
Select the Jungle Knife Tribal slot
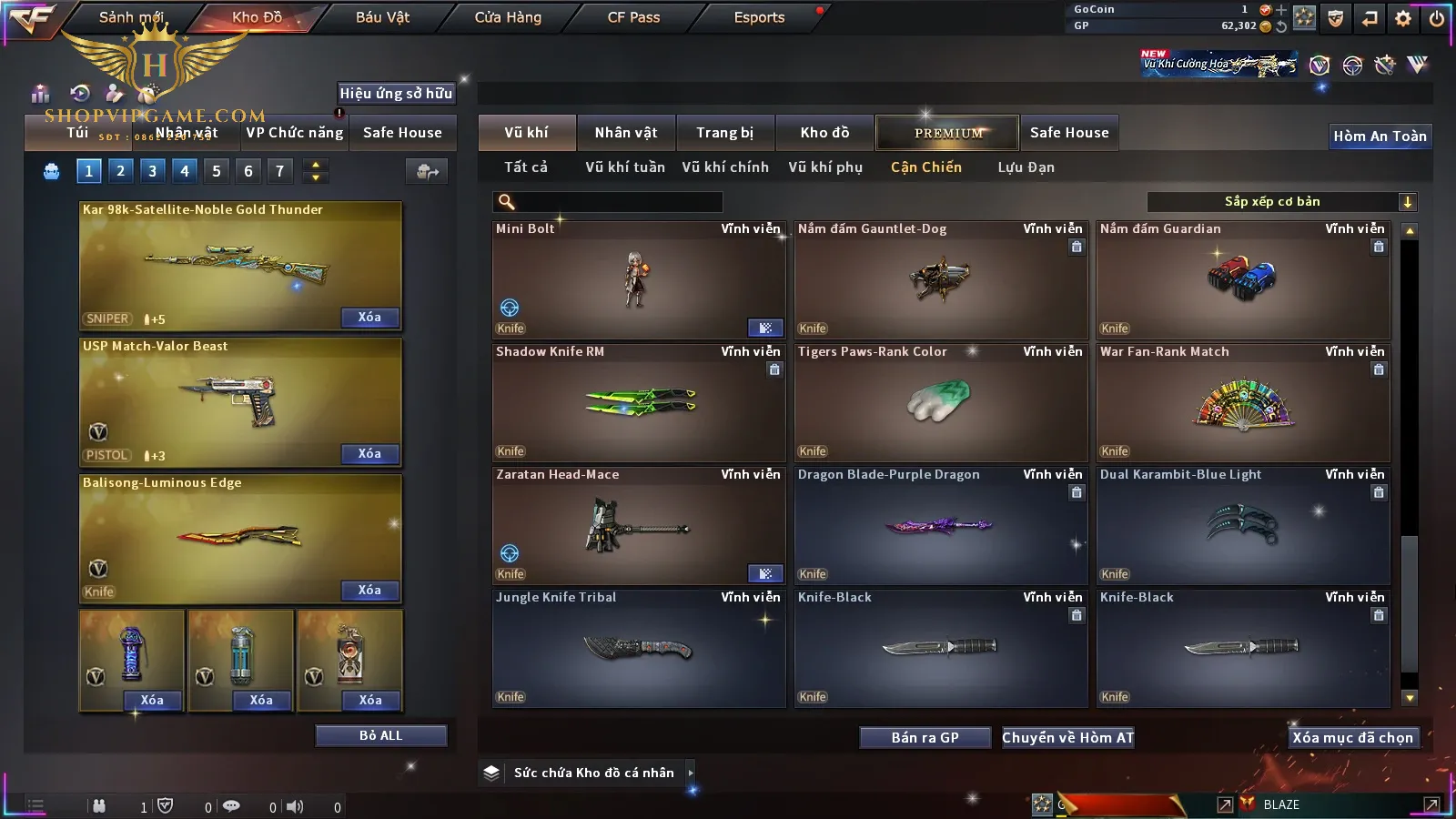click(x=639, y=648)
